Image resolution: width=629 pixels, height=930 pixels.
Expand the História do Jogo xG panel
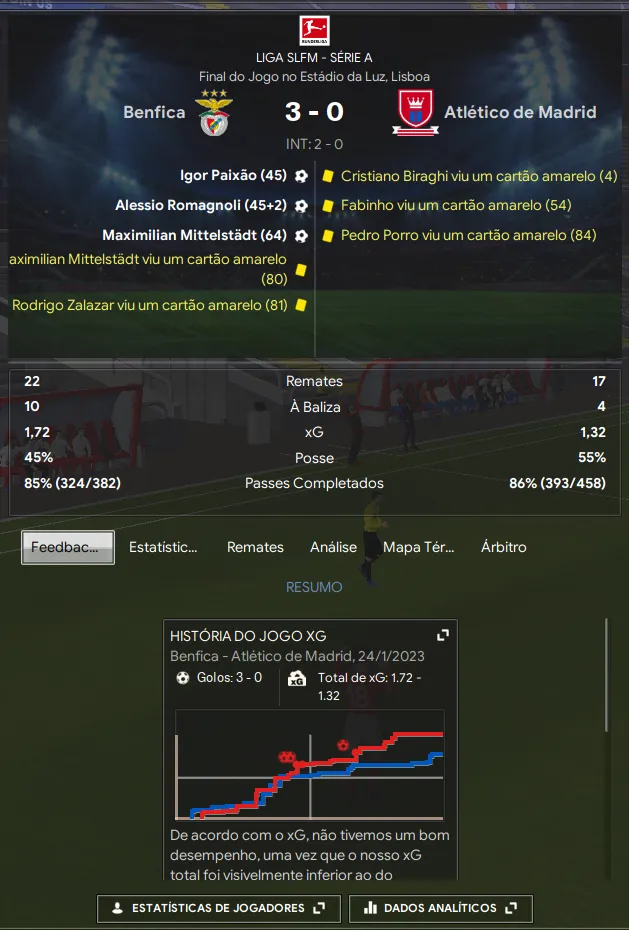coord(443,635)
